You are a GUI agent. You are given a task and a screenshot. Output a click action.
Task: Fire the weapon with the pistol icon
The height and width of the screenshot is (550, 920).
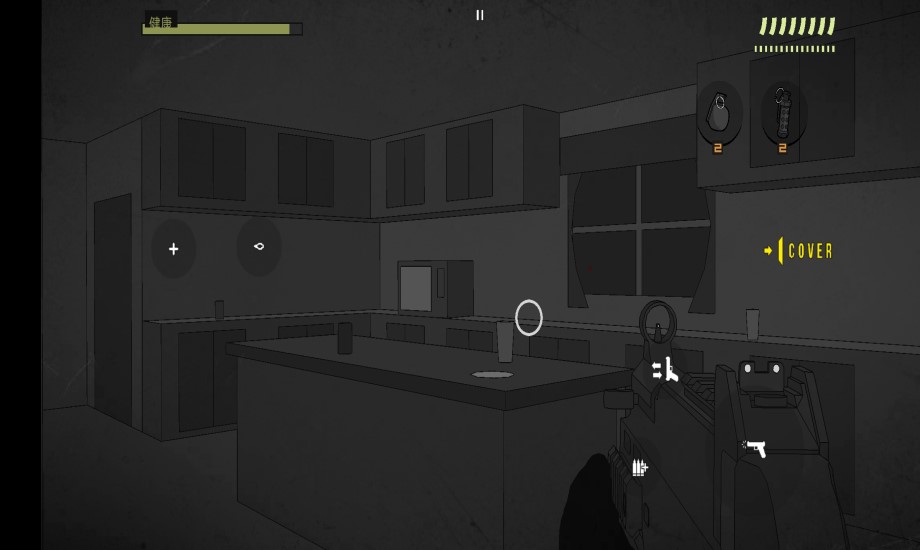click(755, 448)
